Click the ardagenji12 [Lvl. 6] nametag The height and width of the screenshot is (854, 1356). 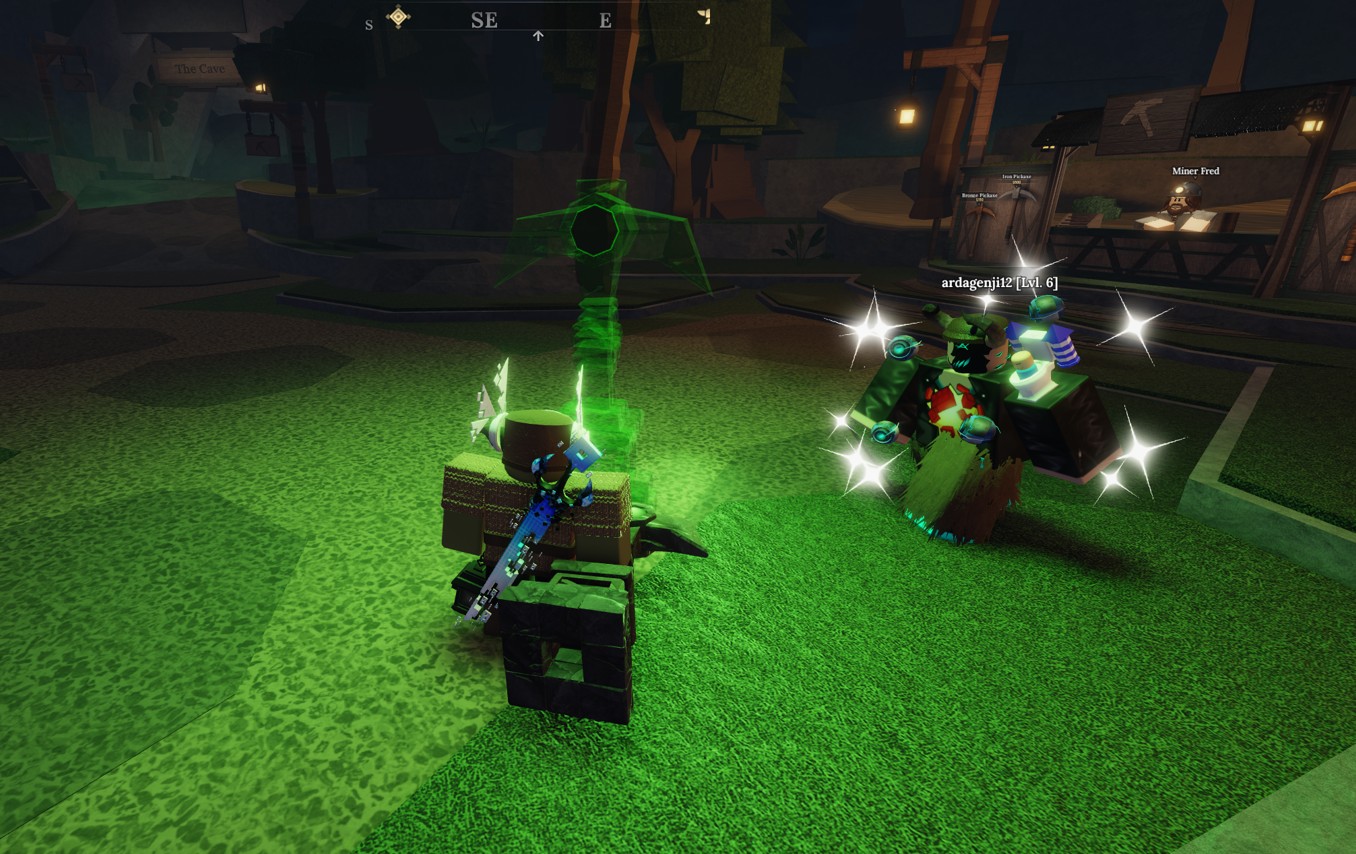coord(998,282)
